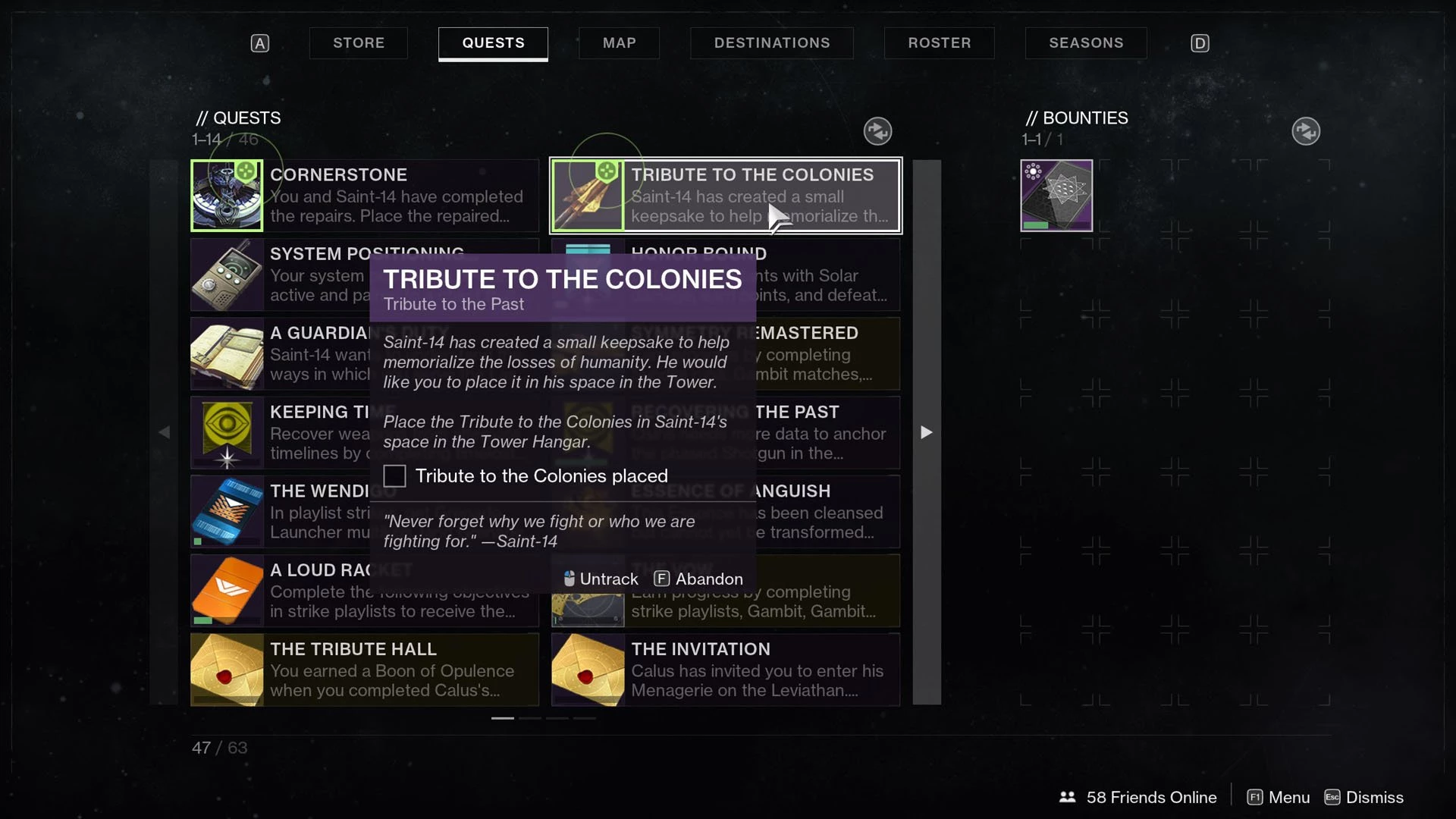The width and height of the screenshot is (1456, 819).
Task: Switch to the Map tab
Action: tap(619, 43)
